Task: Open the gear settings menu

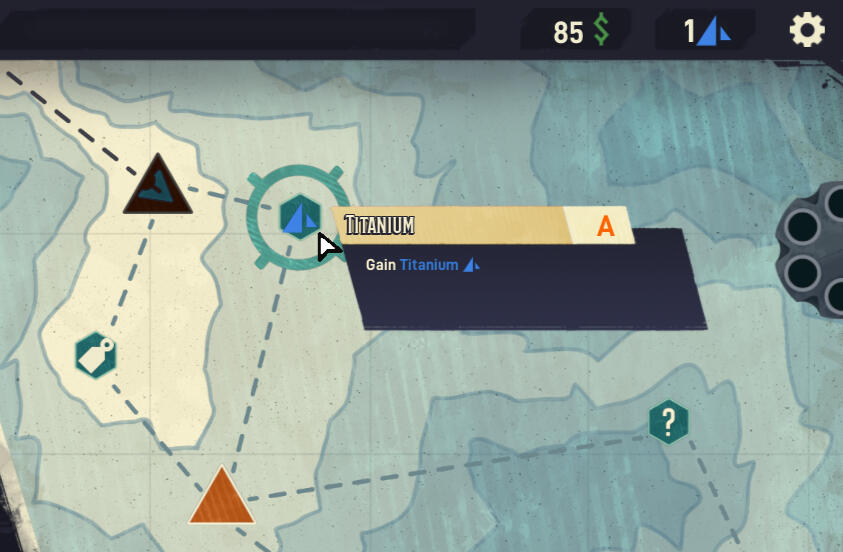Action: click(x=807, y=31)
